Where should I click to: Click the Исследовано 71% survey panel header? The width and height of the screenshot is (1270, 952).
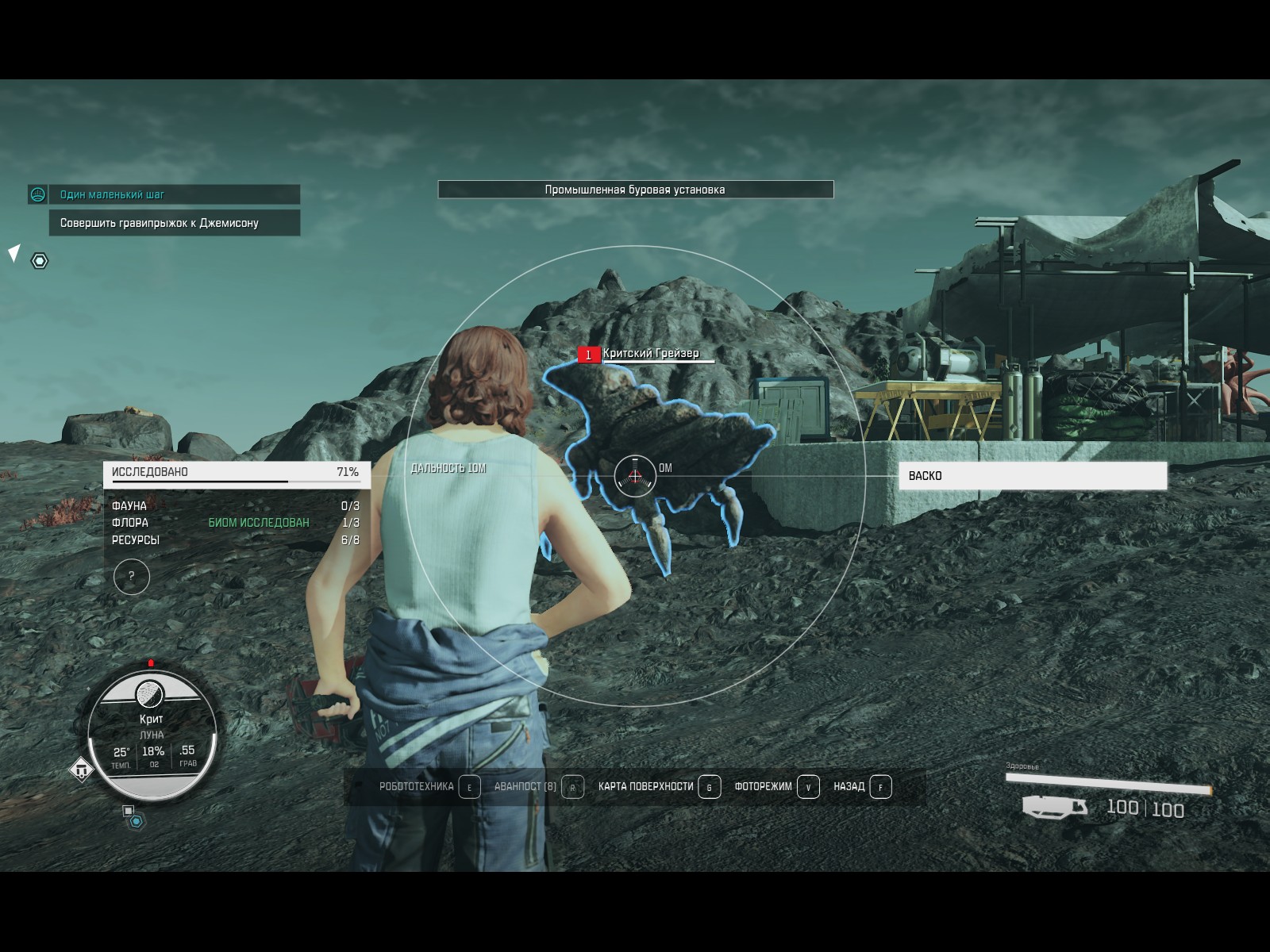pyautogui.click(x=236, y=473)
